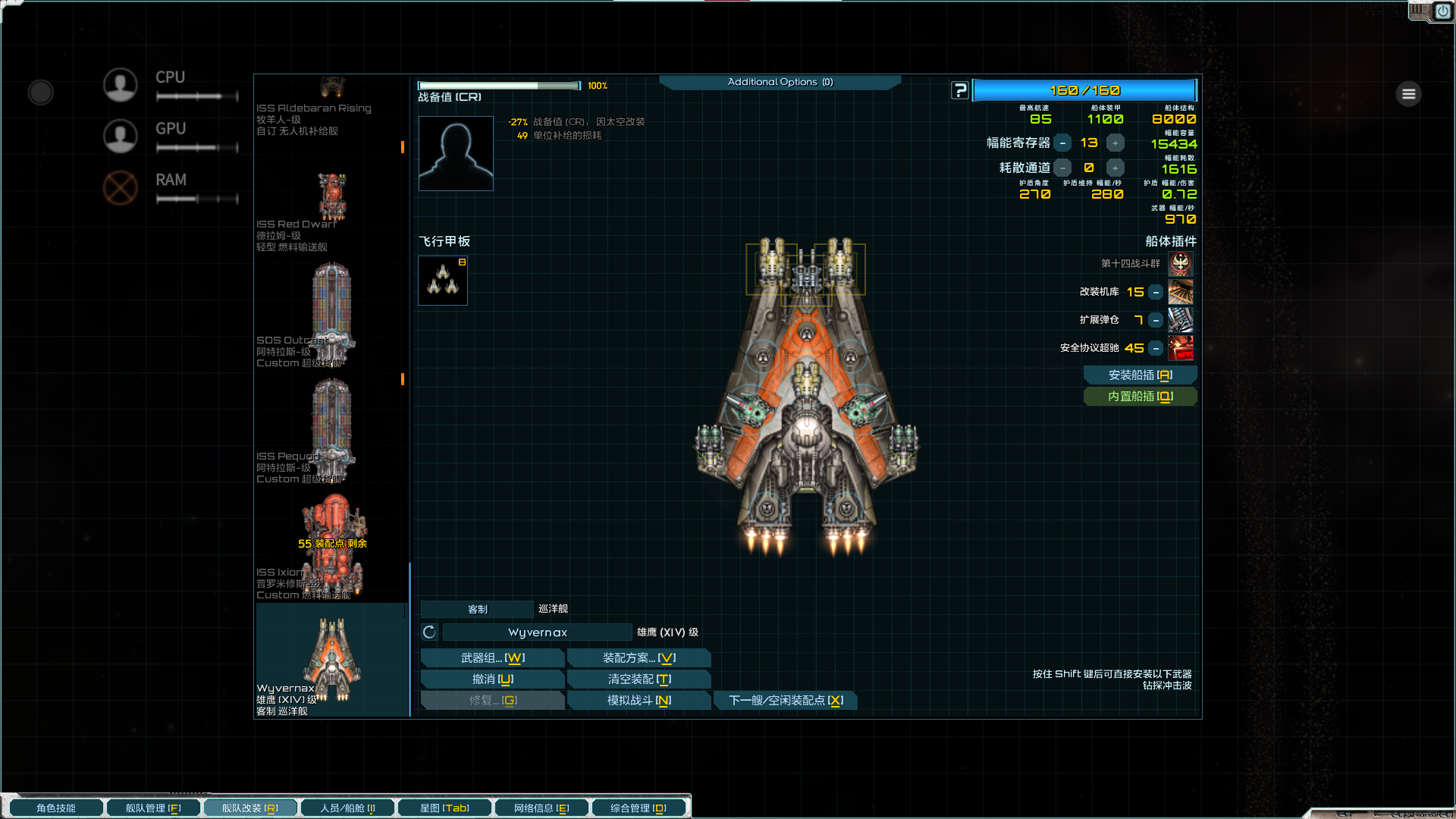Screen dimensions: 1456x819
Task: Go to next ship with 下一艘/空闲装配点
Action: [x=786, y=701]
